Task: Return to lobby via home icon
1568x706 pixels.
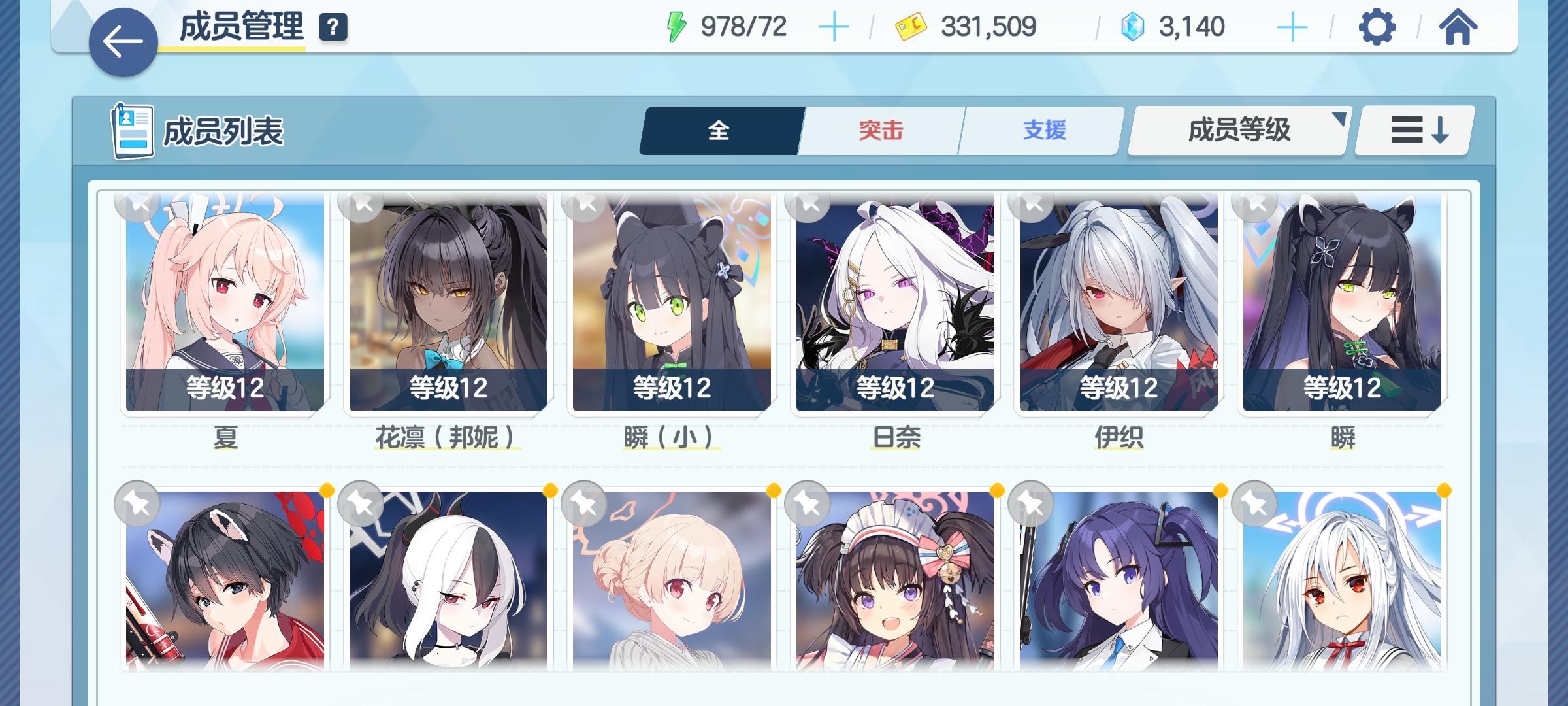Action: (x=1457, y=26)
